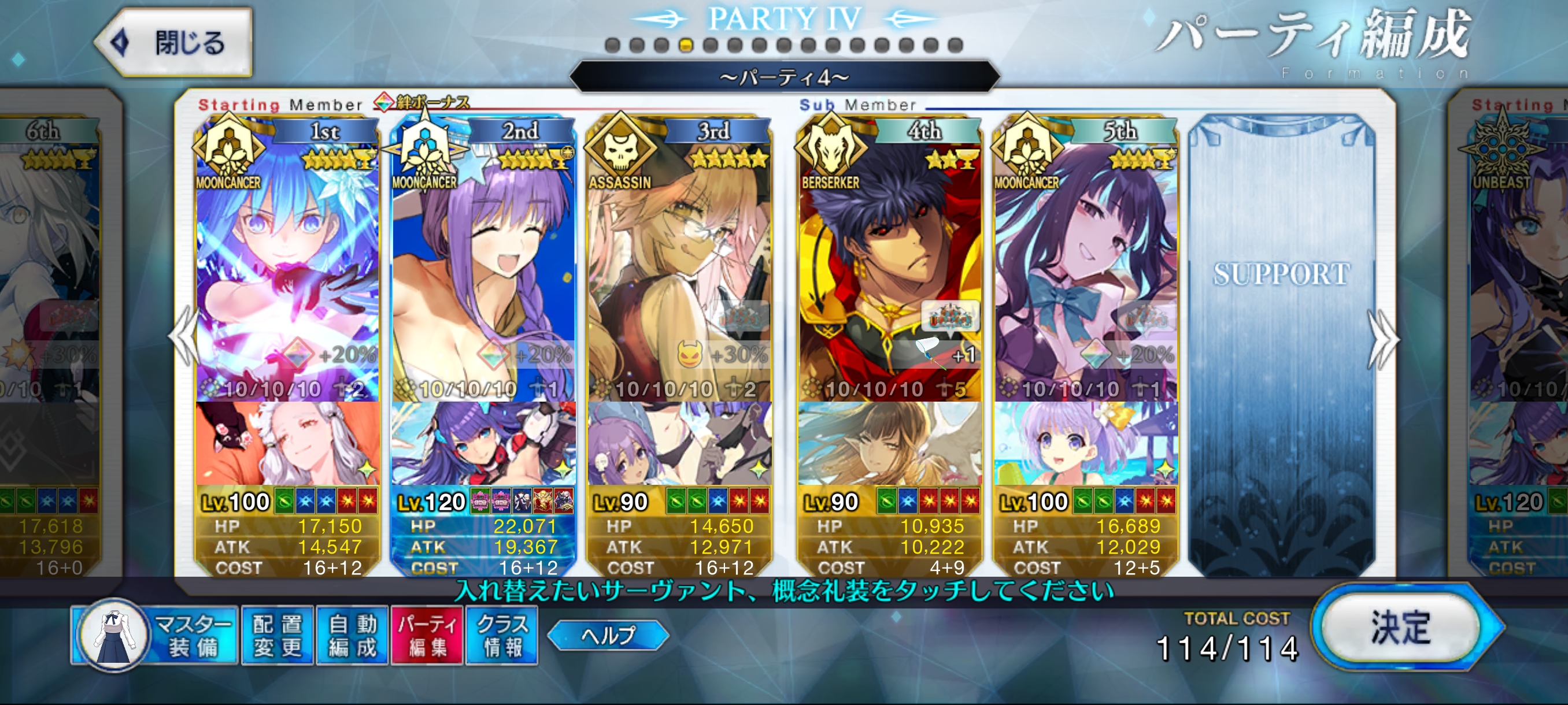Image resolution: width=1568 pixels, height=705 pixels.
Task: Open マスター装備 master equipment
Action: click(x=154, y=635)
